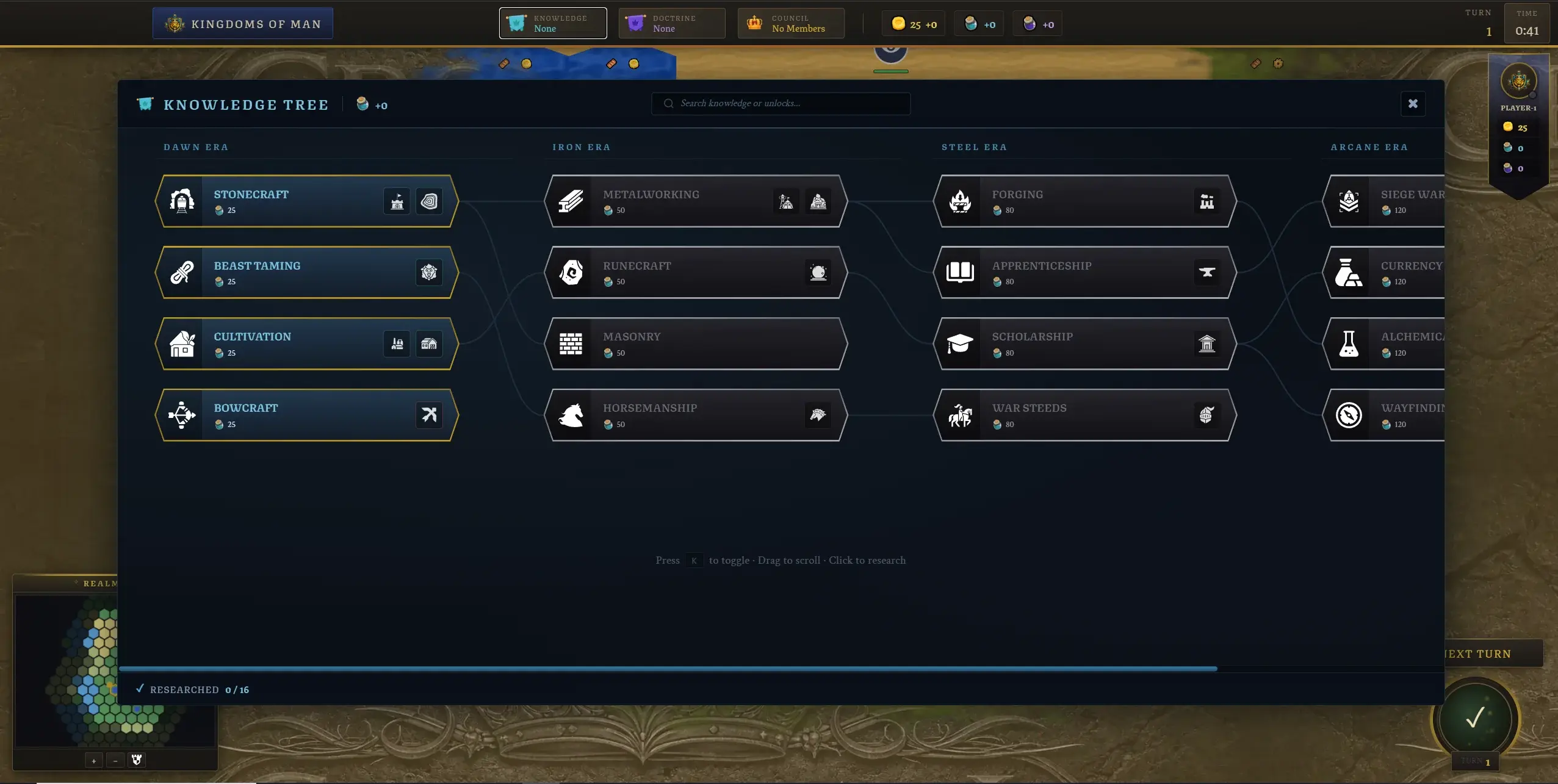1558x784 pixels.
Task: Close the Knowledge Tree panel
Action: [x=1412, y=104]
